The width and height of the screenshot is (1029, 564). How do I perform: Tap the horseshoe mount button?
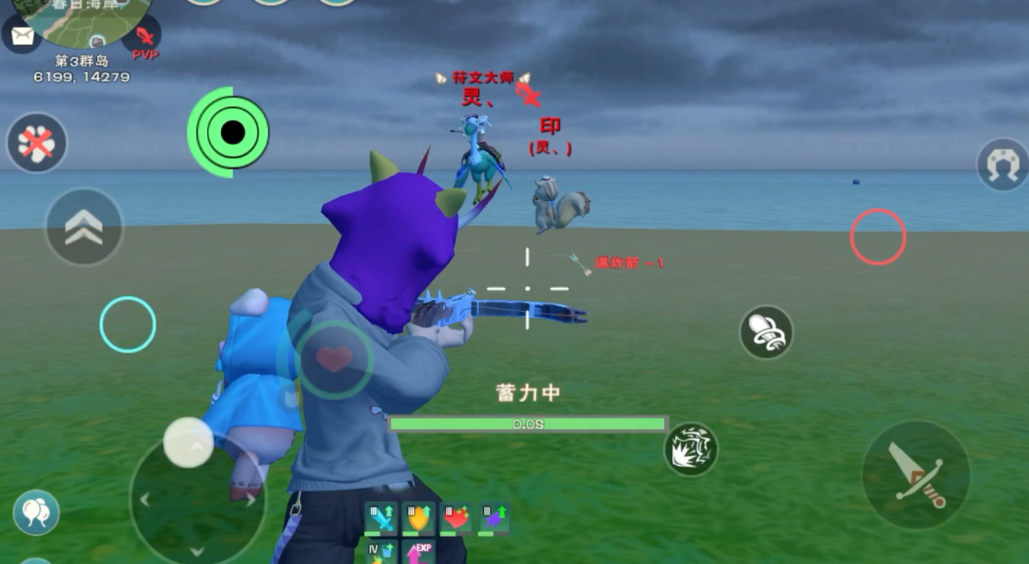tap(1002, 164)
